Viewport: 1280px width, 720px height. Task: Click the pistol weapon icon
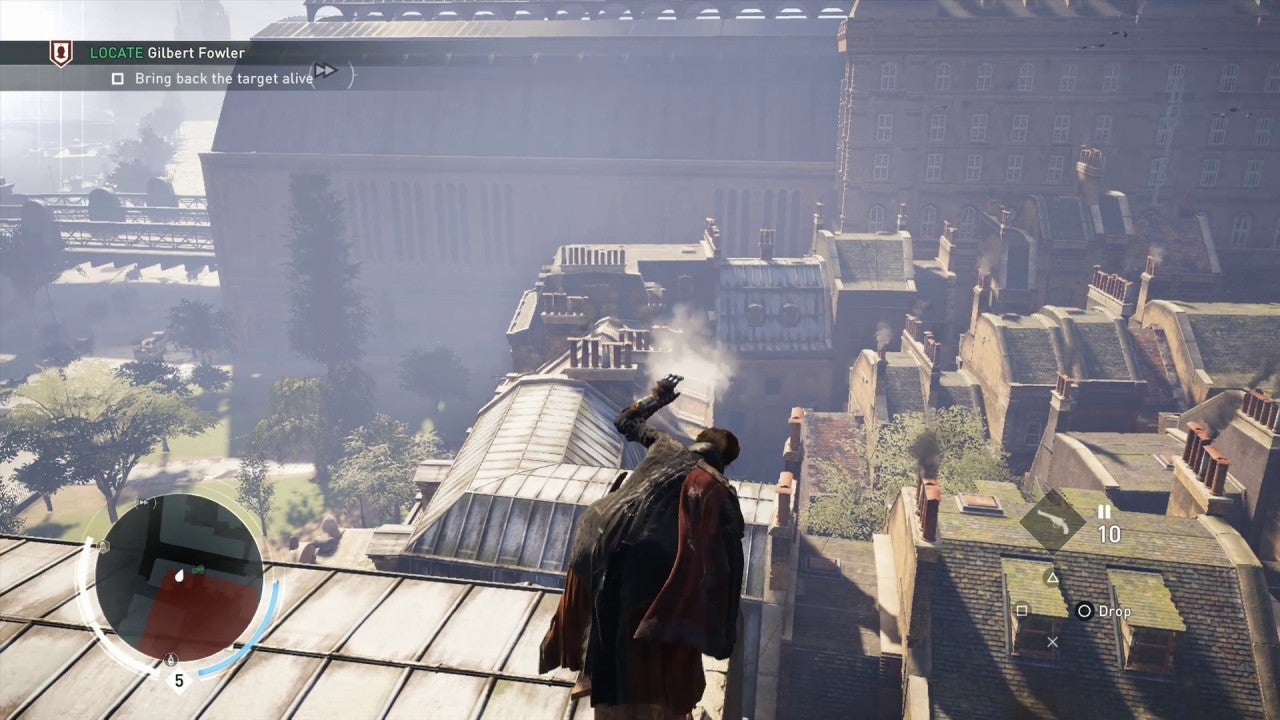pyautogui.click(x=1052, y=519)
